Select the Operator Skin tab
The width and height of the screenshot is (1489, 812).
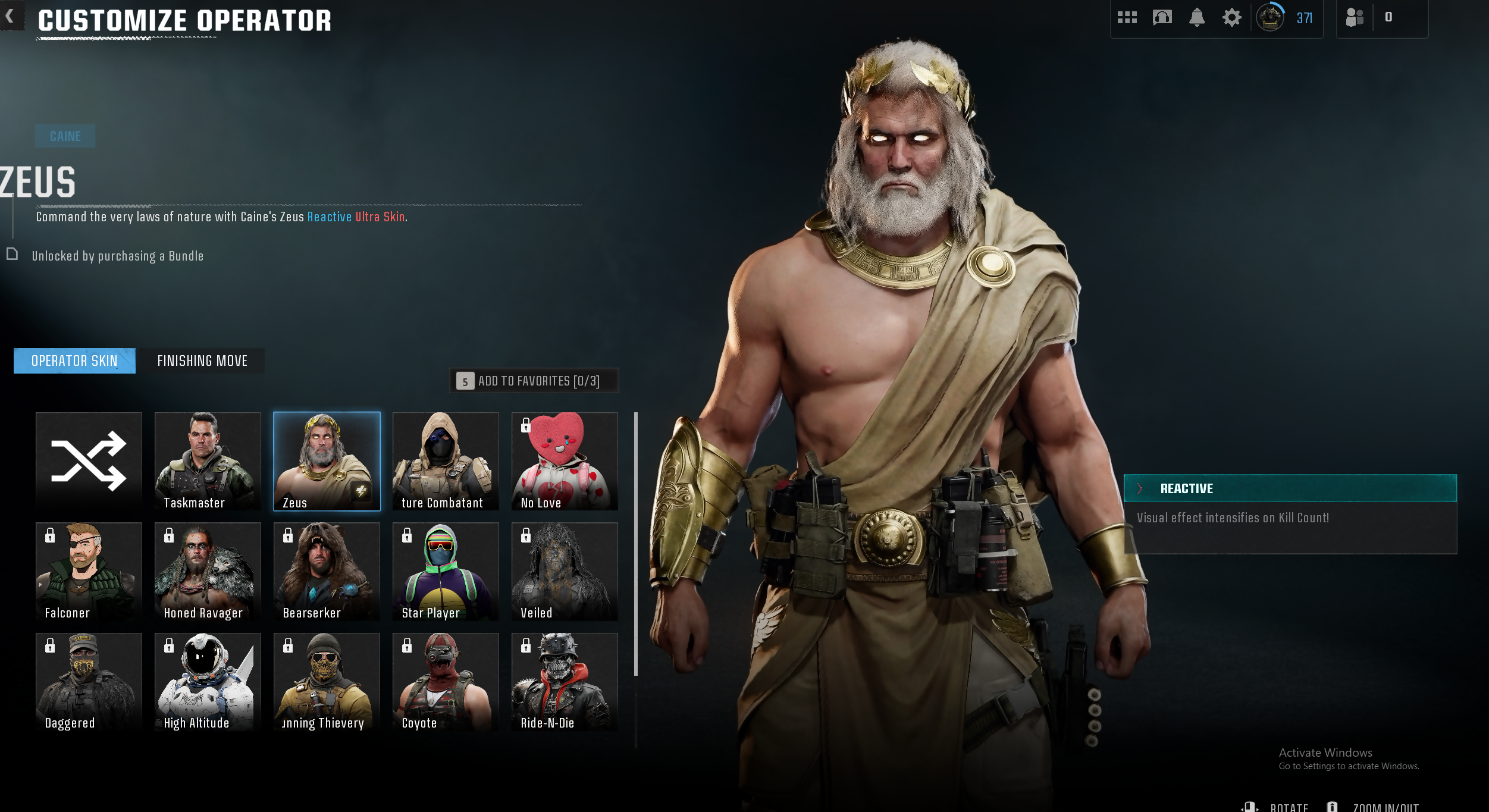tap(74, 361)
